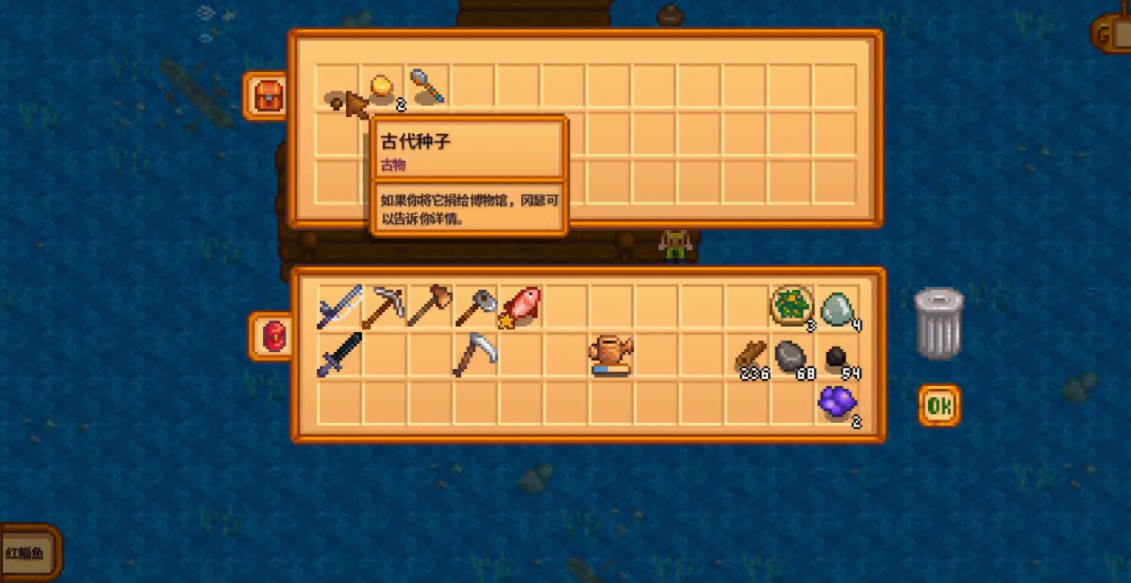This screenshot has width=1131, height=583.
Task: Select the stack of 68 stone
Action: tap(792, 356)
